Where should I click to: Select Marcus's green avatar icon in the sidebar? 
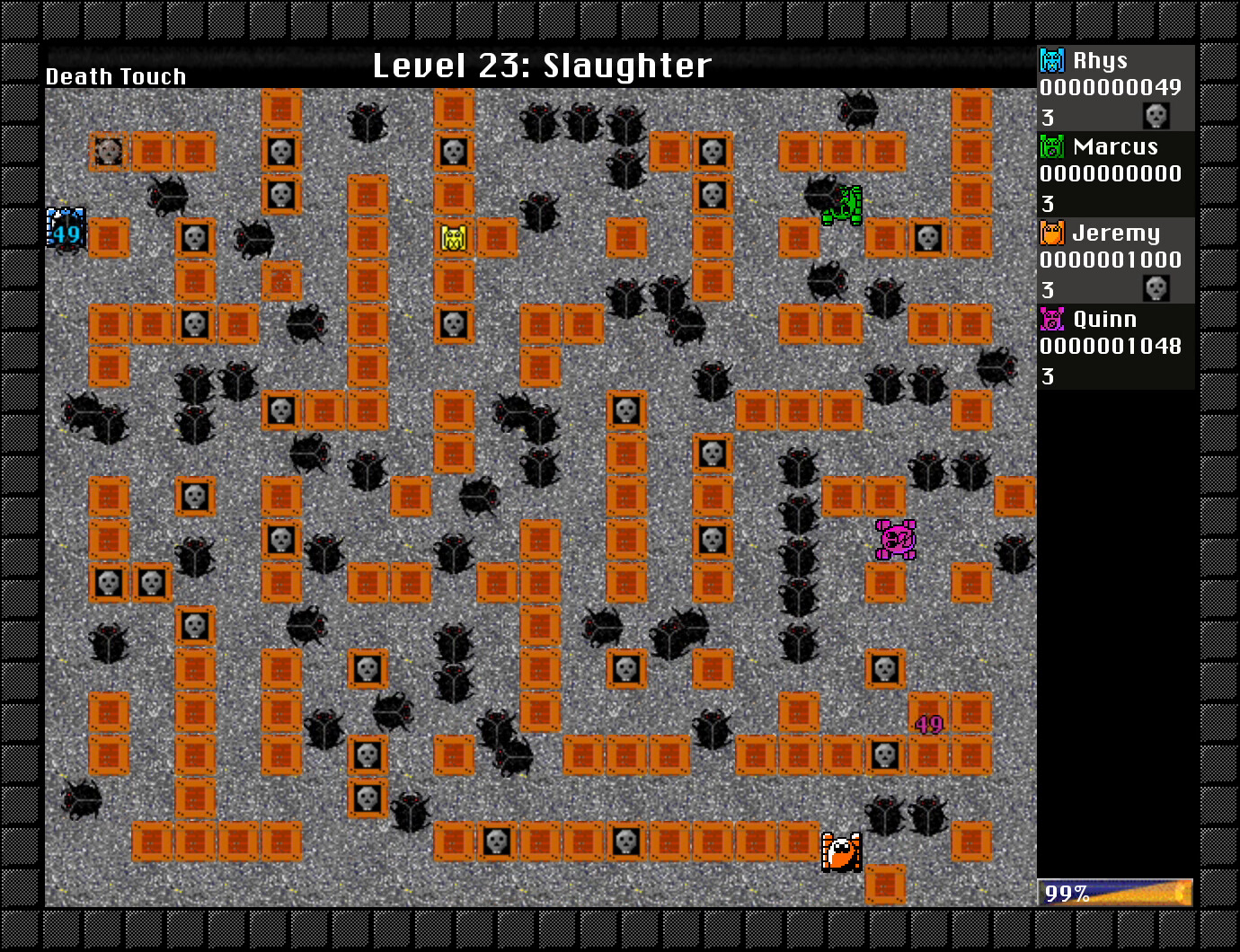1050,146
